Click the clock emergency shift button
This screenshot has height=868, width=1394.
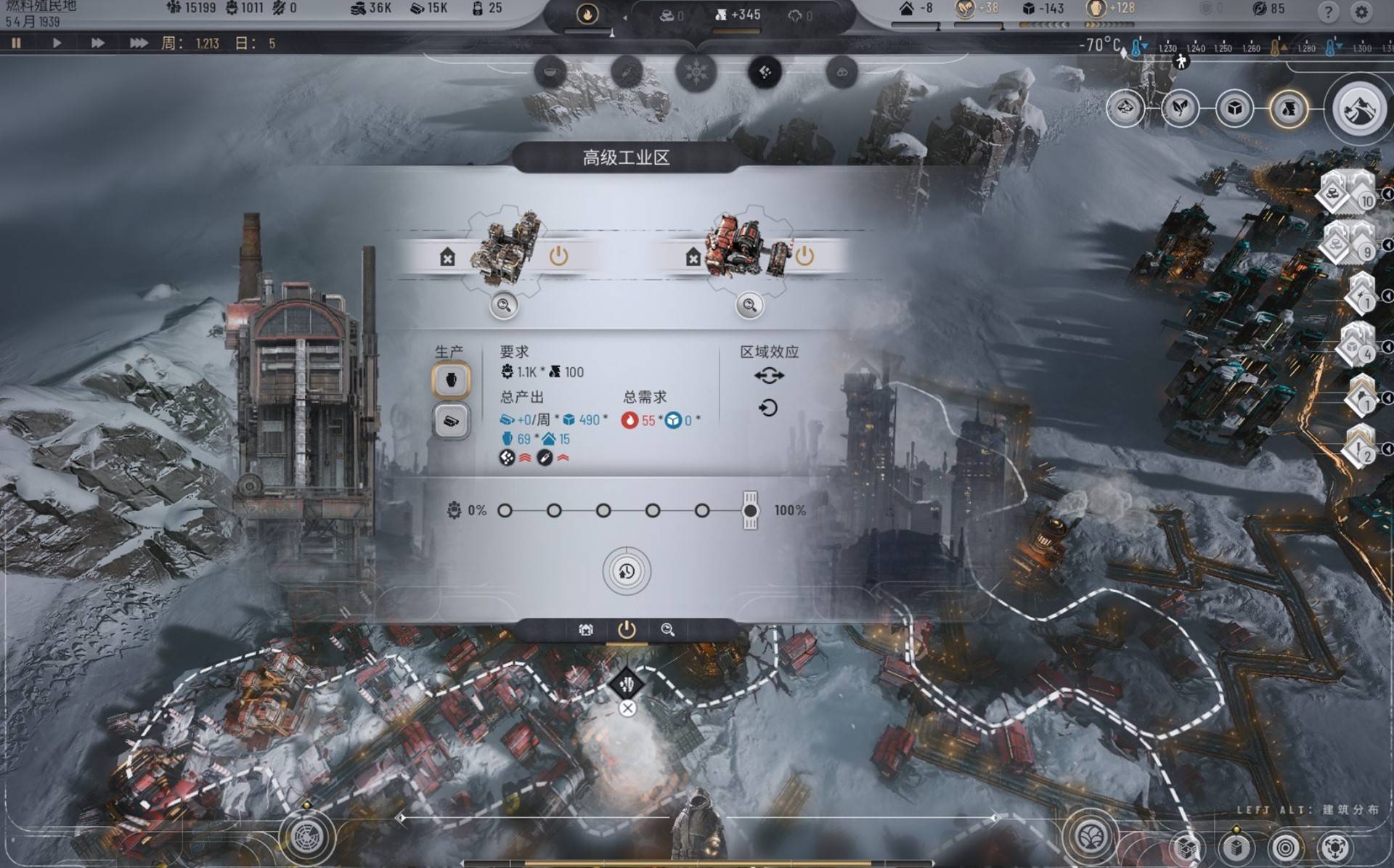pos(627,571)
